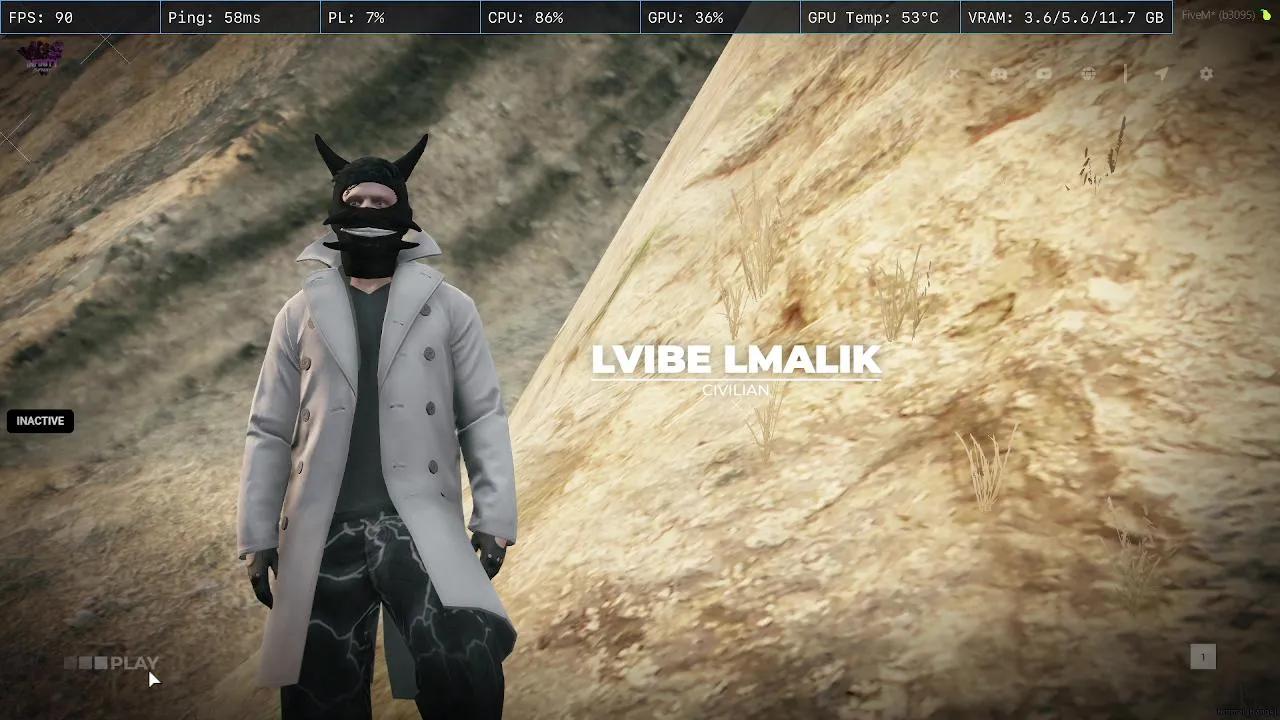Image resolution: width=1280 pixels, height=720 pixels.
Task: Click the CIVILIAN role label
Action: tap(736, 390)
